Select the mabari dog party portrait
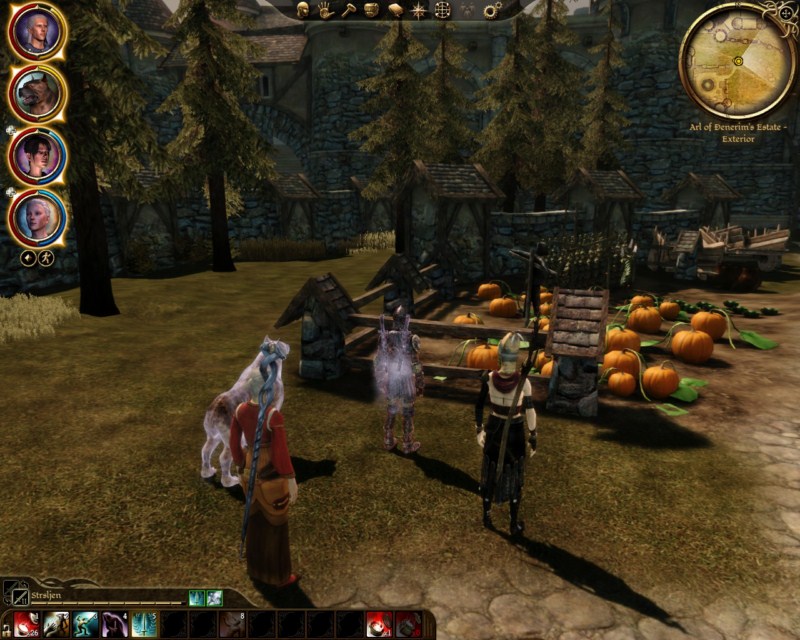This screenshot has height=640, width=800. 38,94
